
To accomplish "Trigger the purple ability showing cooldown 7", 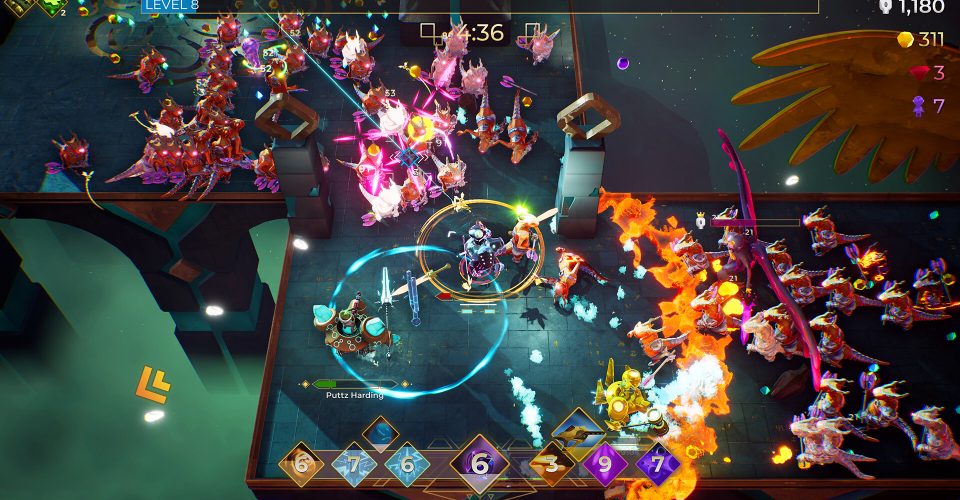I will point(658,465).
